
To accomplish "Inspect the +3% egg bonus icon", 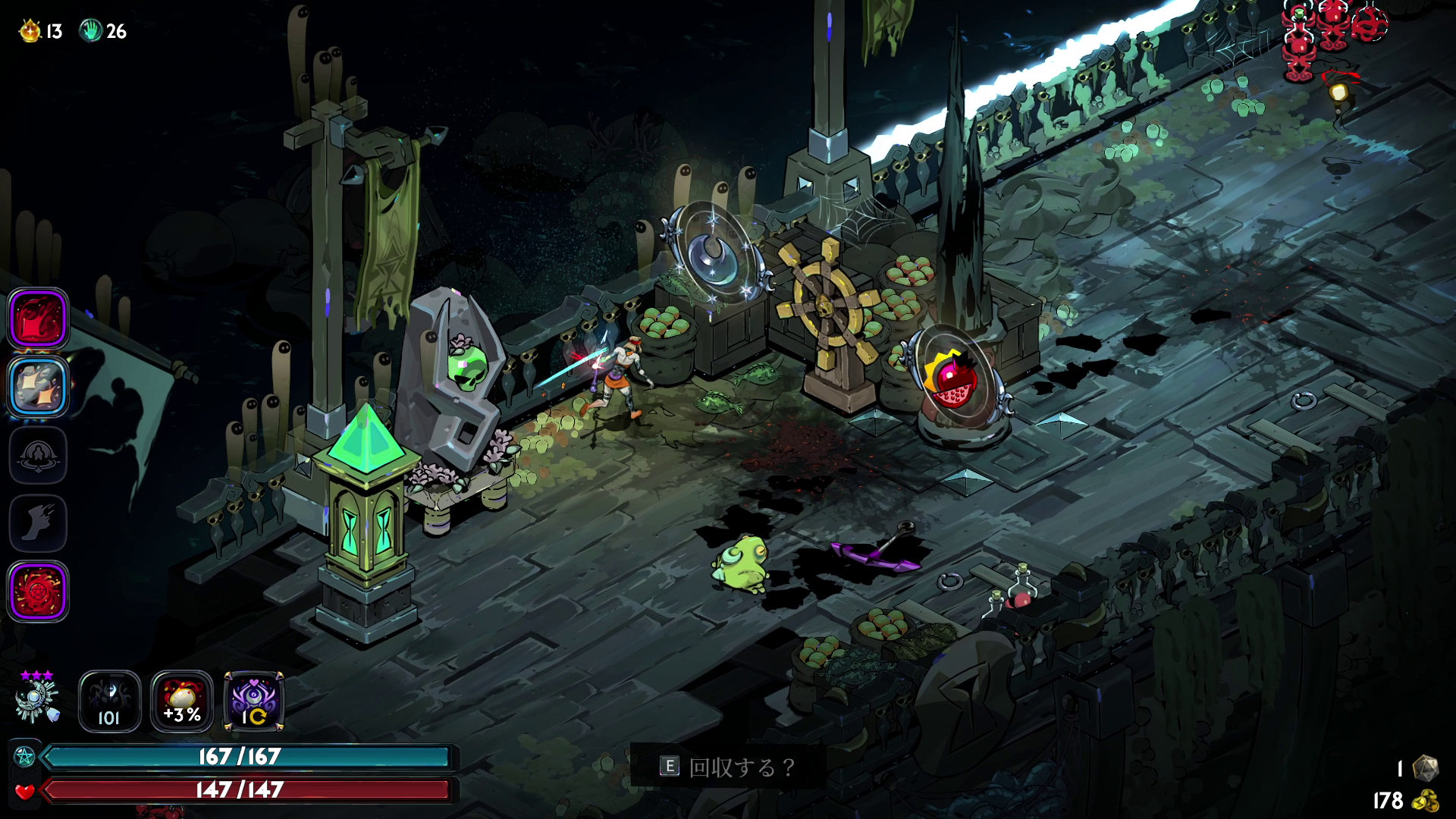I will click(182, 701).
